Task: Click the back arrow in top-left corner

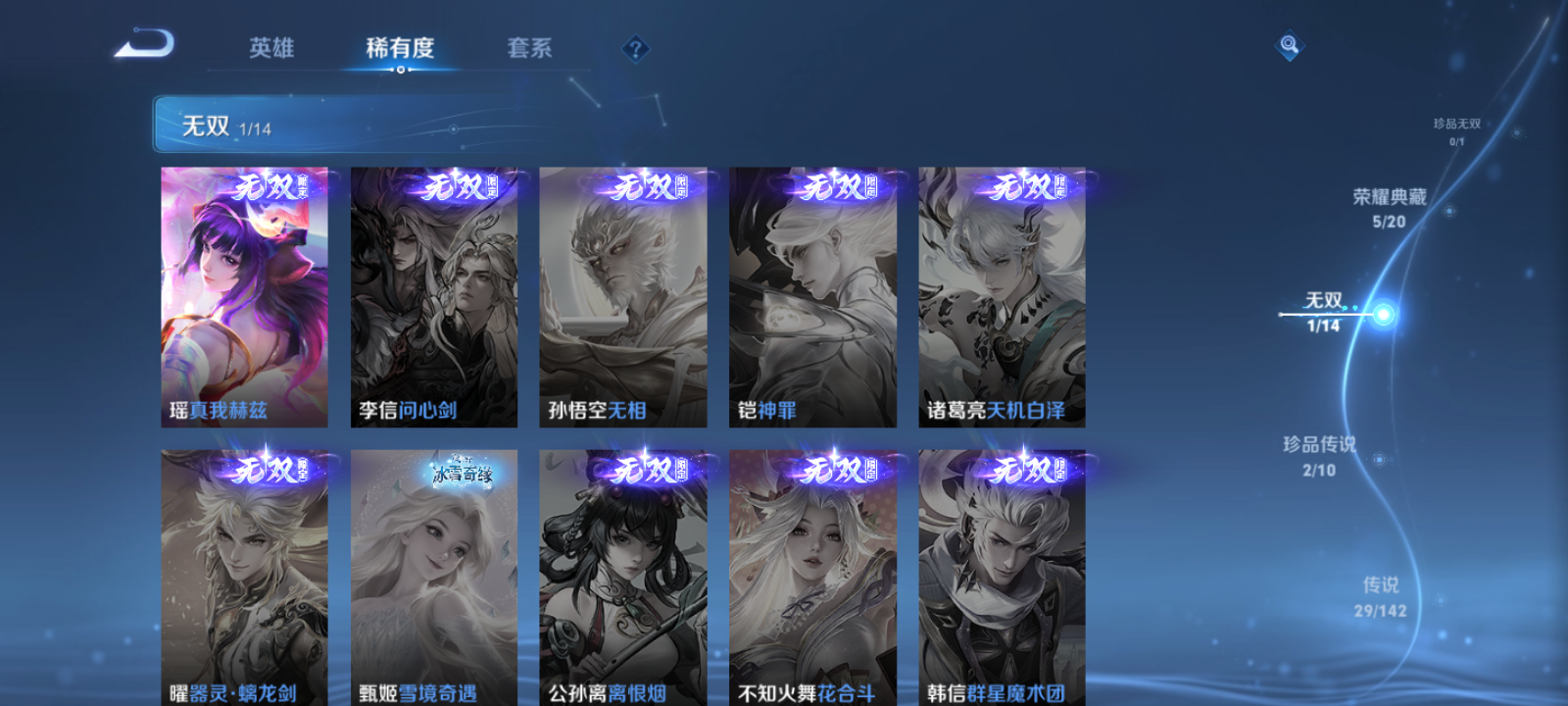Action: [145, 43]
